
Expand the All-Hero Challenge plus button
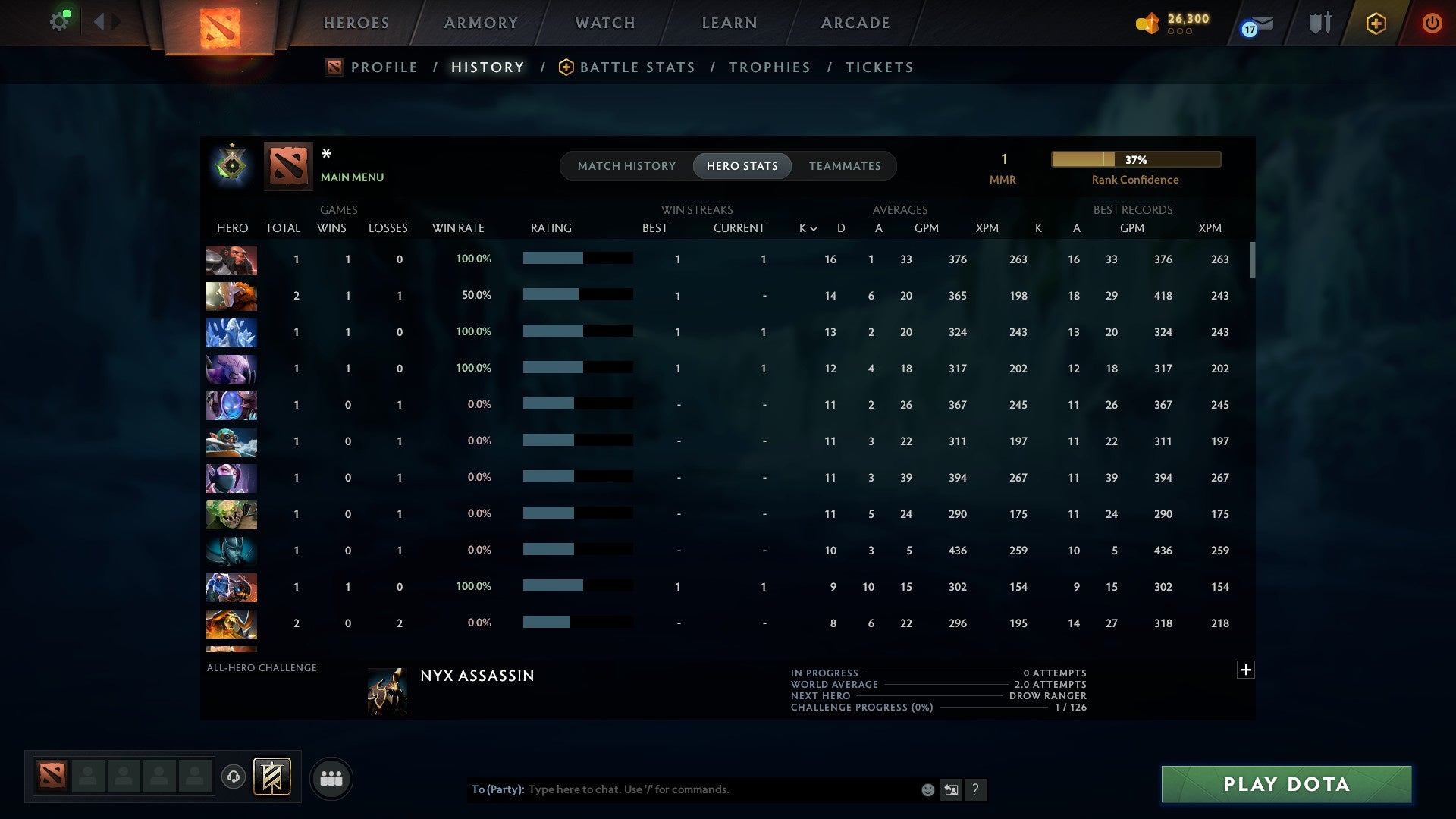1247,670
